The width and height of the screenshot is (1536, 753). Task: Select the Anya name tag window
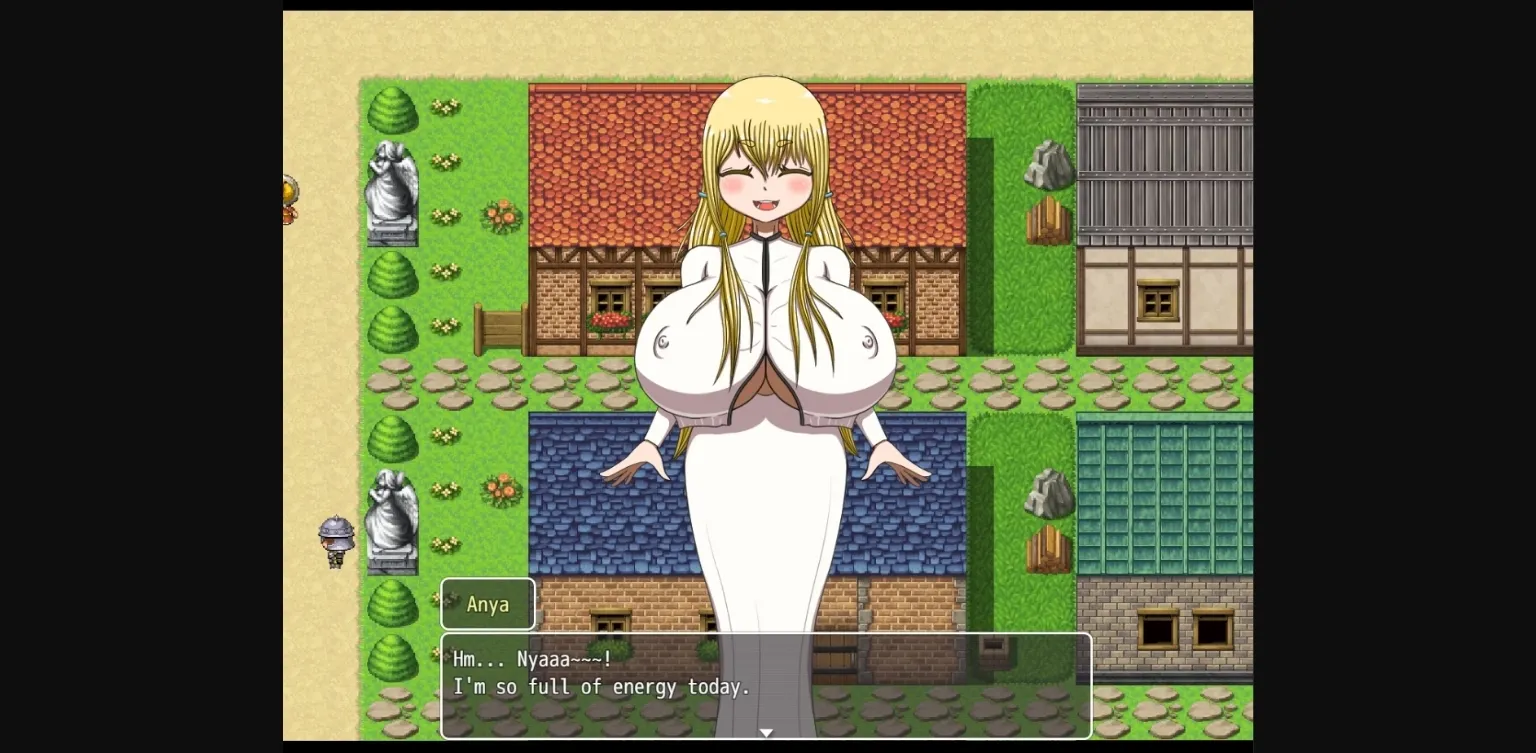tap(488, 604)
